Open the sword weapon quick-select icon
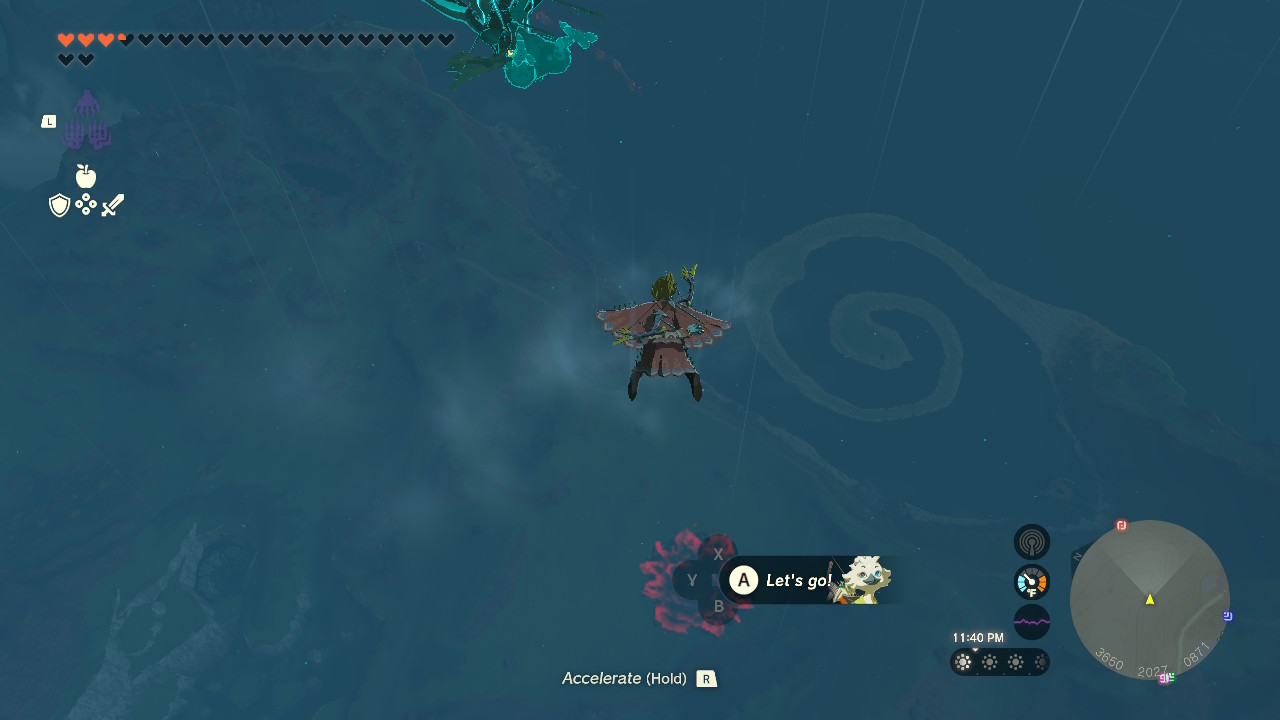 (112, 206)
